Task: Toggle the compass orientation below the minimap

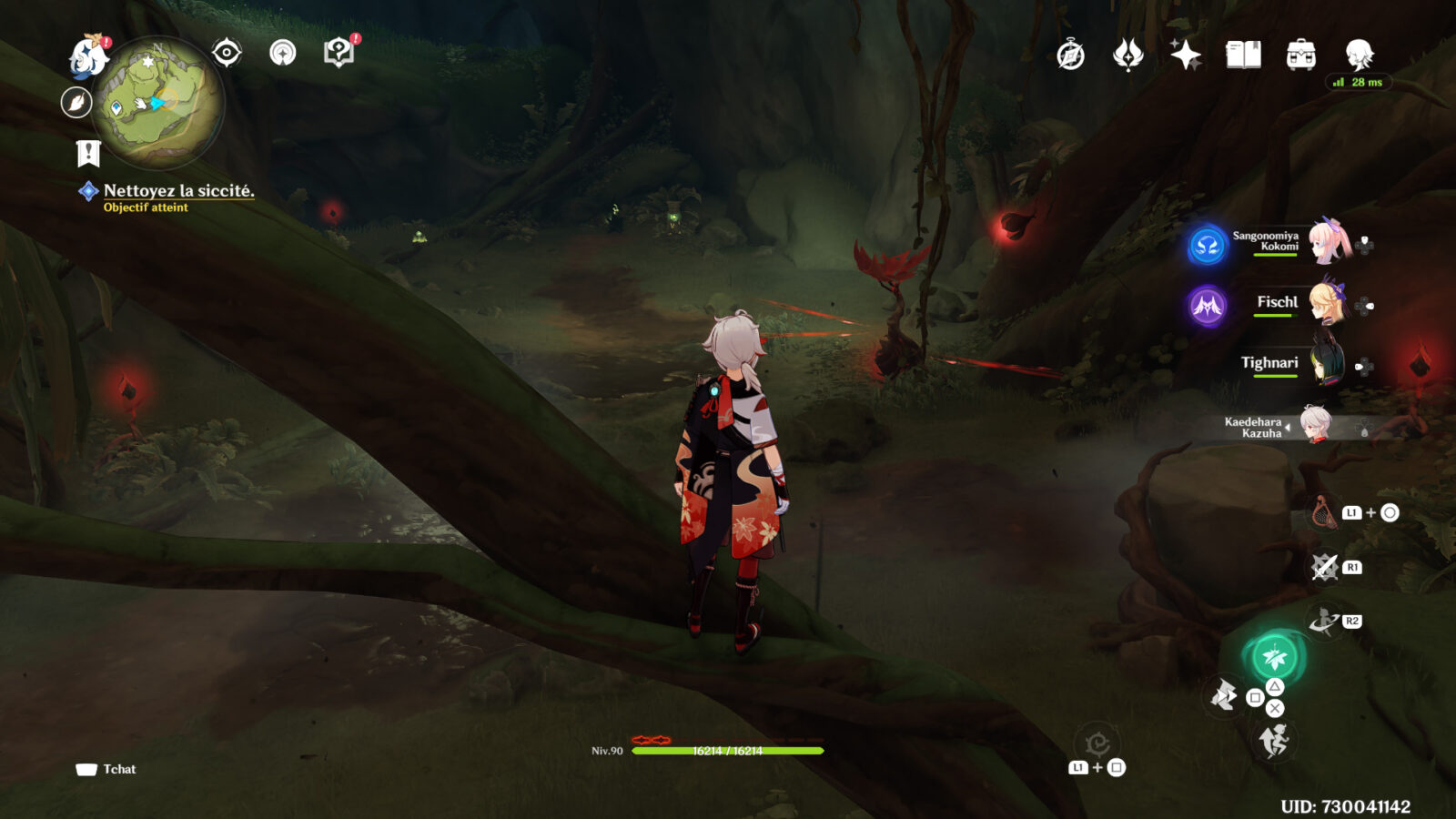Action: click(77, 101)
